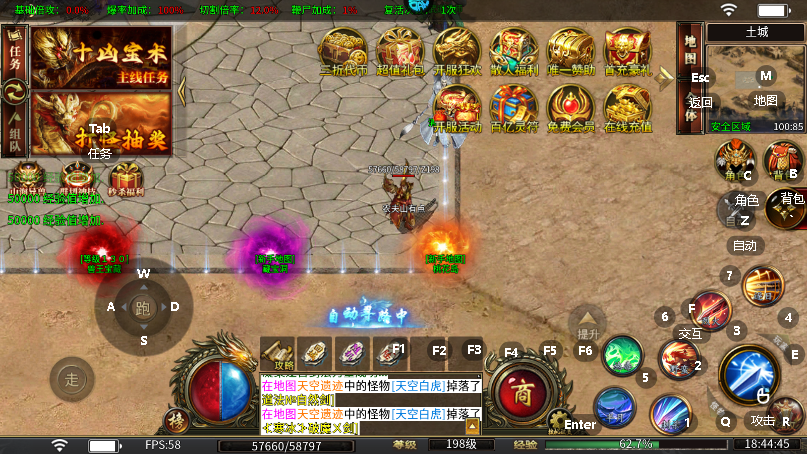Image resolution: width=807 pixels, height=454 pixels.
Task: Open the 在线充值 online recharge icon
Action: click(x=627, y=108)
